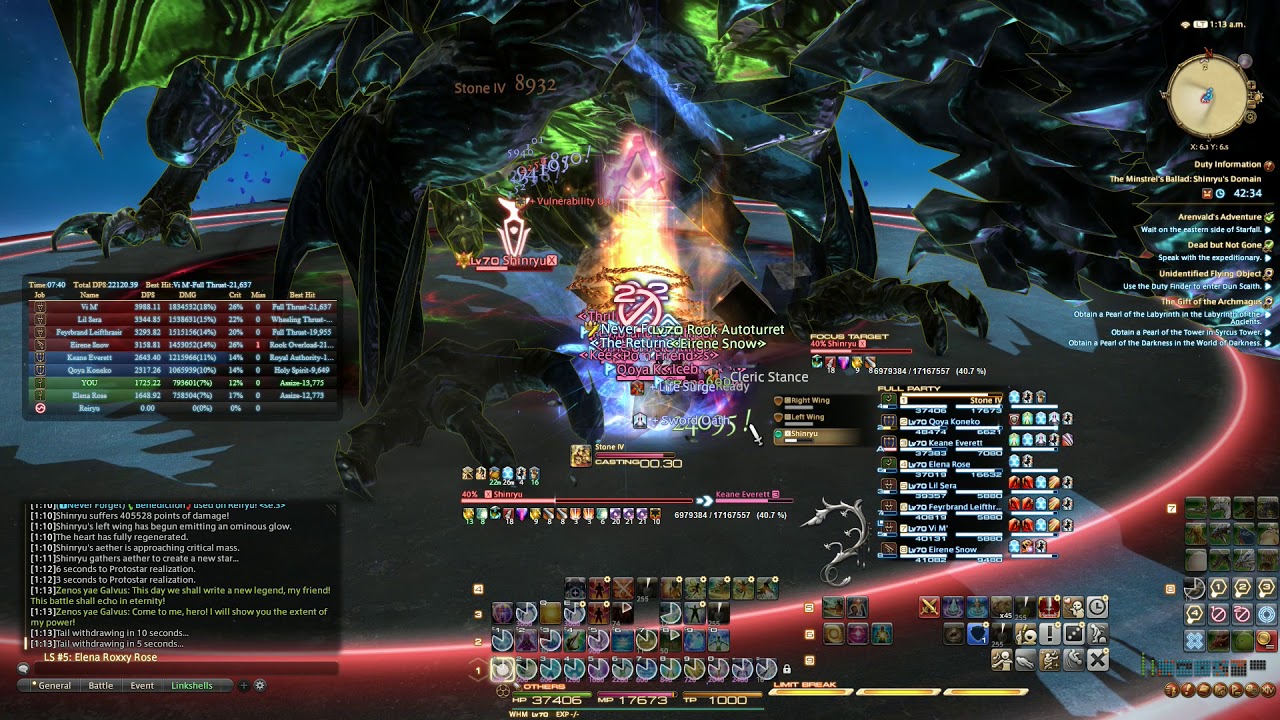Click the dice random icon on the hotbar
Screen dimensions: 1280x720
[1073, 633]
